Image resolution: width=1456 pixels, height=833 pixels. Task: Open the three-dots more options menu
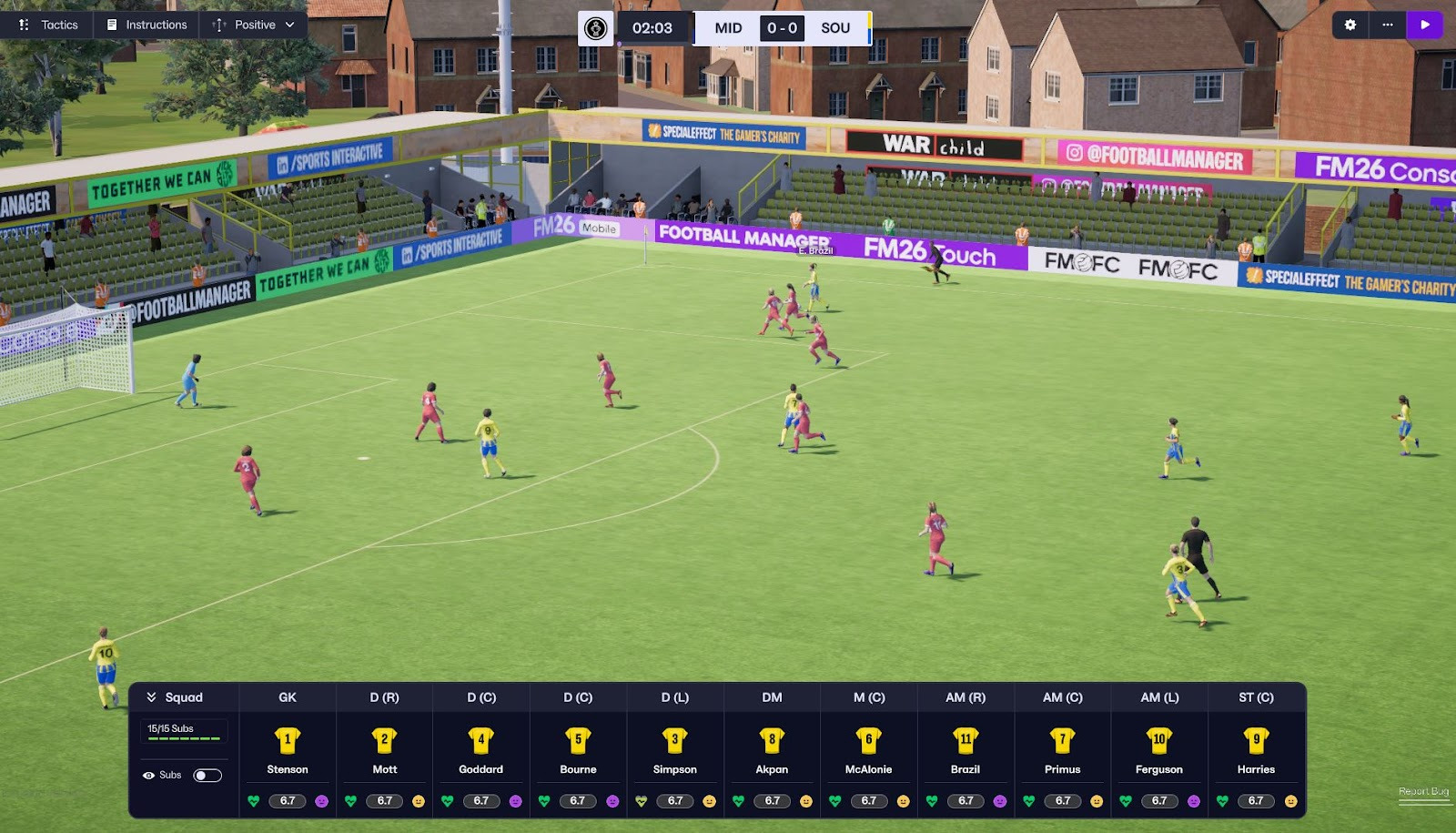(1388, 25)
